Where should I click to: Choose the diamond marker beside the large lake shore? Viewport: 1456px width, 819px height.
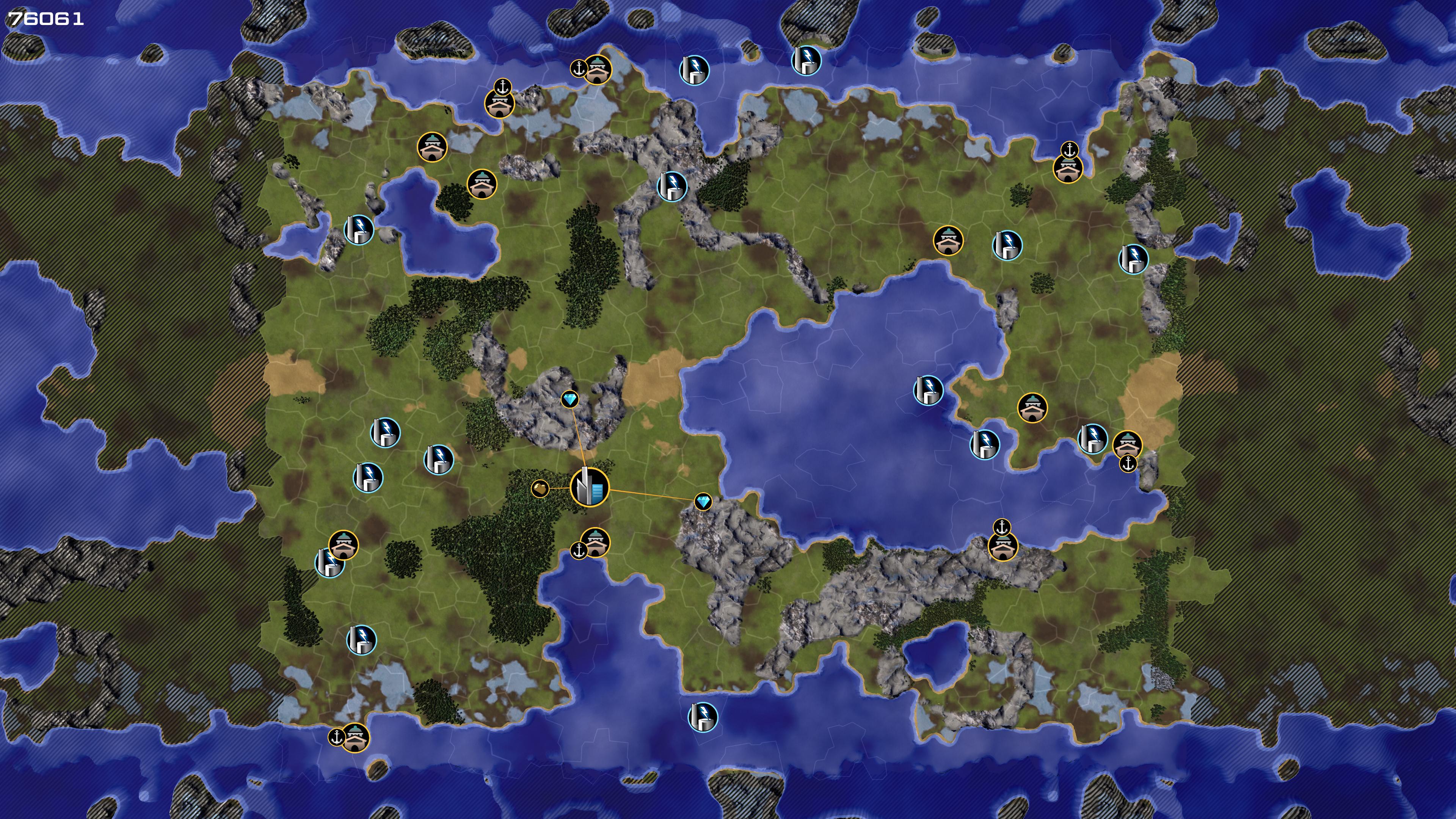coord(703,501)
